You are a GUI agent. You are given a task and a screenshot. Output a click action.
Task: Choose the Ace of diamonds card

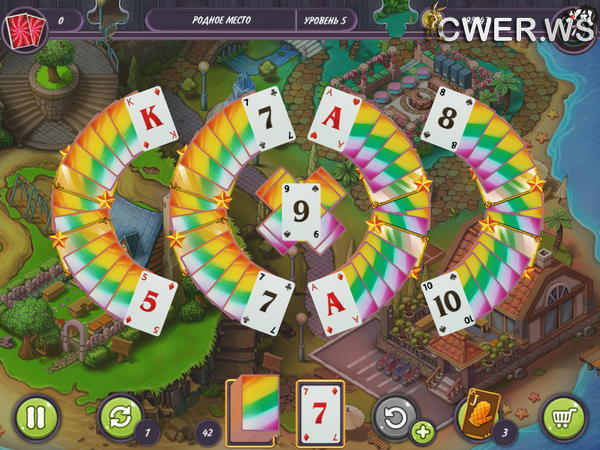pyautogui.click(x=334, y=303)
